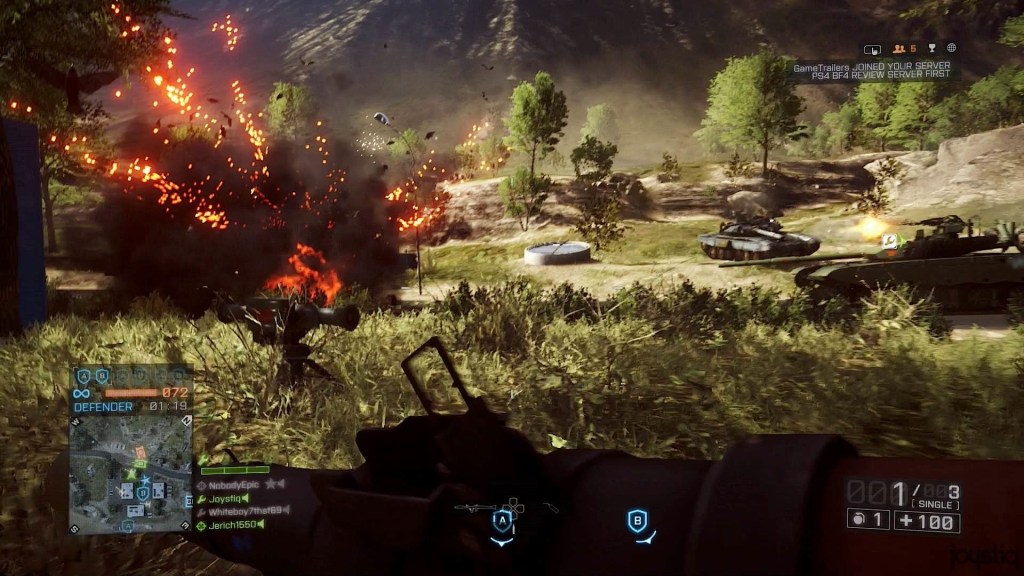This screenshot has height=576, width=1024.
Task: Click objective A compass marker at bottom
Action: click(502, 521)
